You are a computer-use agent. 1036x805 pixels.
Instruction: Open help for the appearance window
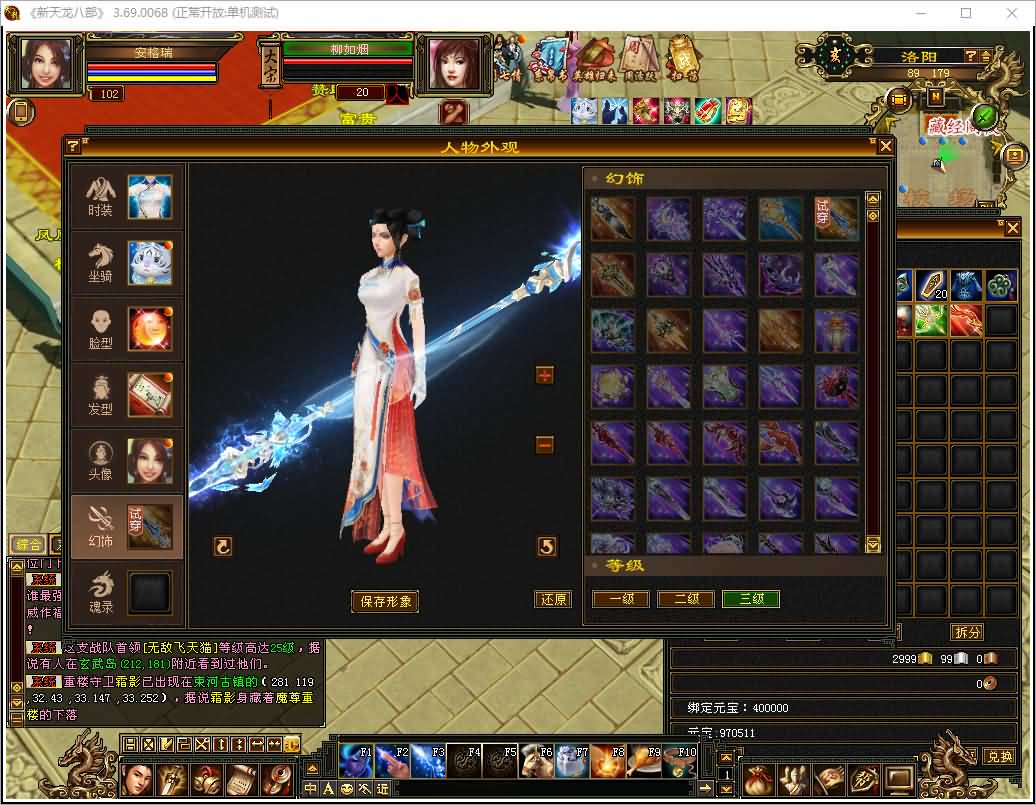click(x=73, y=147)
